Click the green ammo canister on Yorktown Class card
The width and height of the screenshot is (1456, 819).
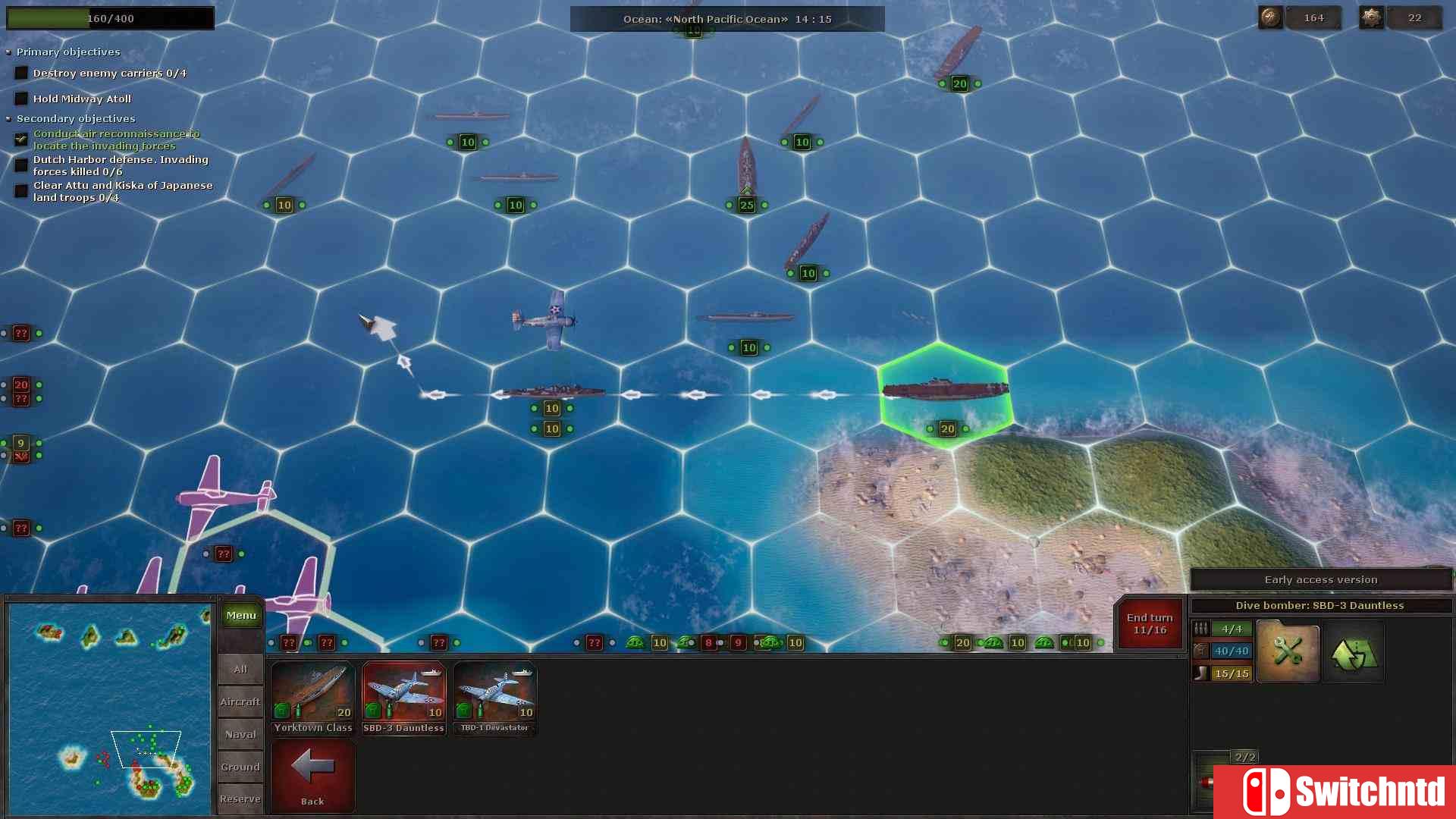pyautogui.click(x=281, y=711)
